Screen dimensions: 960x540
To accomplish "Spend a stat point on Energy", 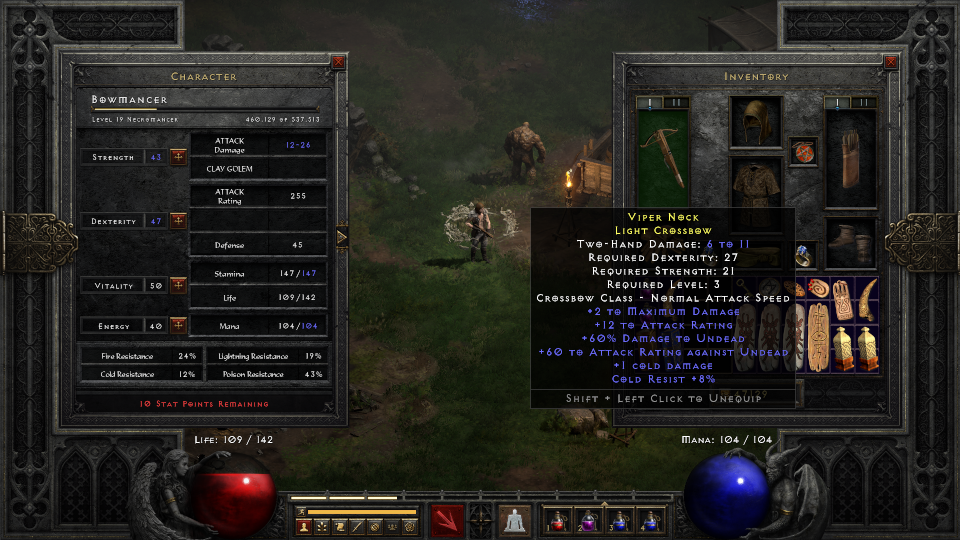I will point(178,325).
